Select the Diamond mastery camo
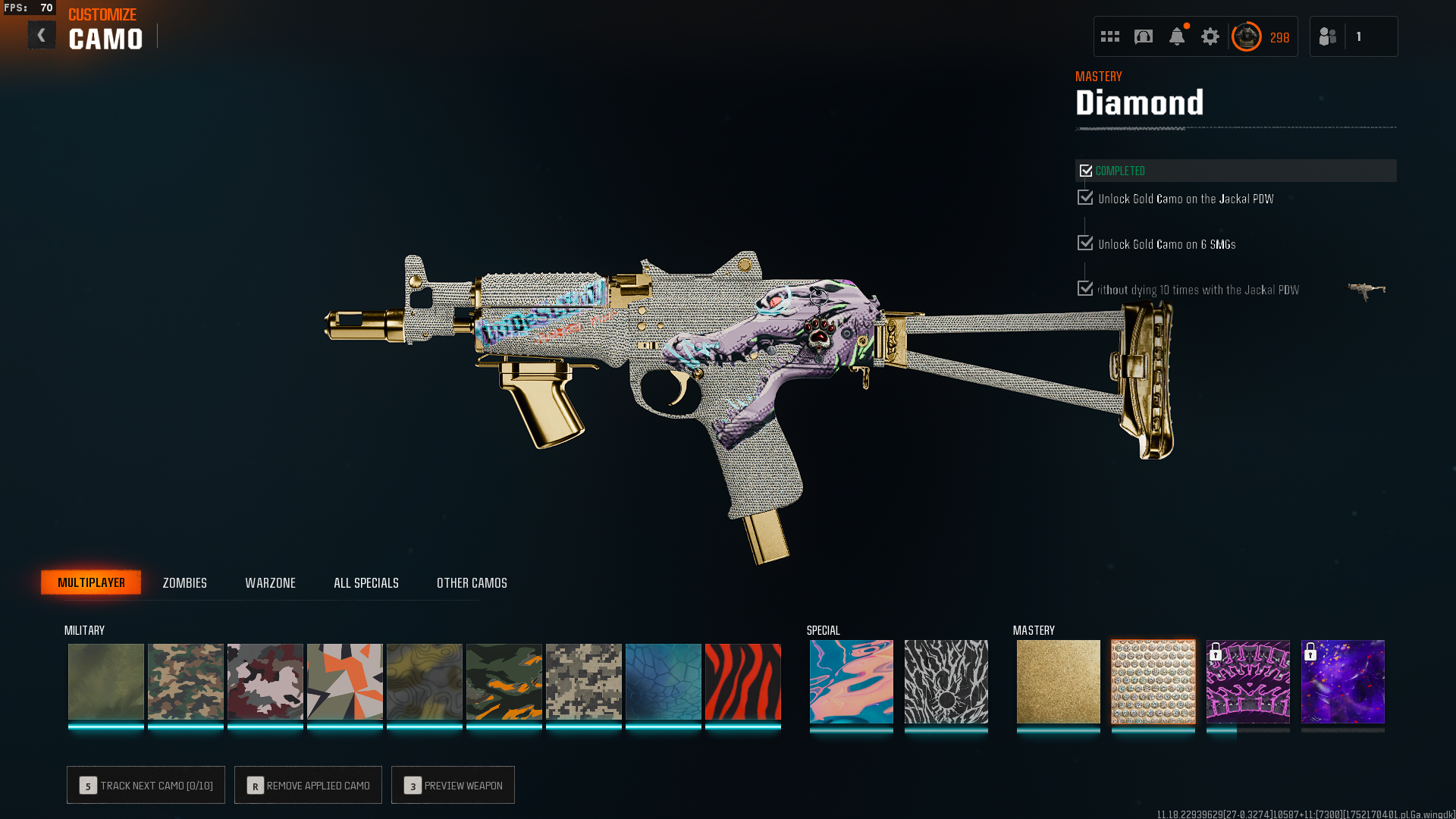 pos(1153,682)
